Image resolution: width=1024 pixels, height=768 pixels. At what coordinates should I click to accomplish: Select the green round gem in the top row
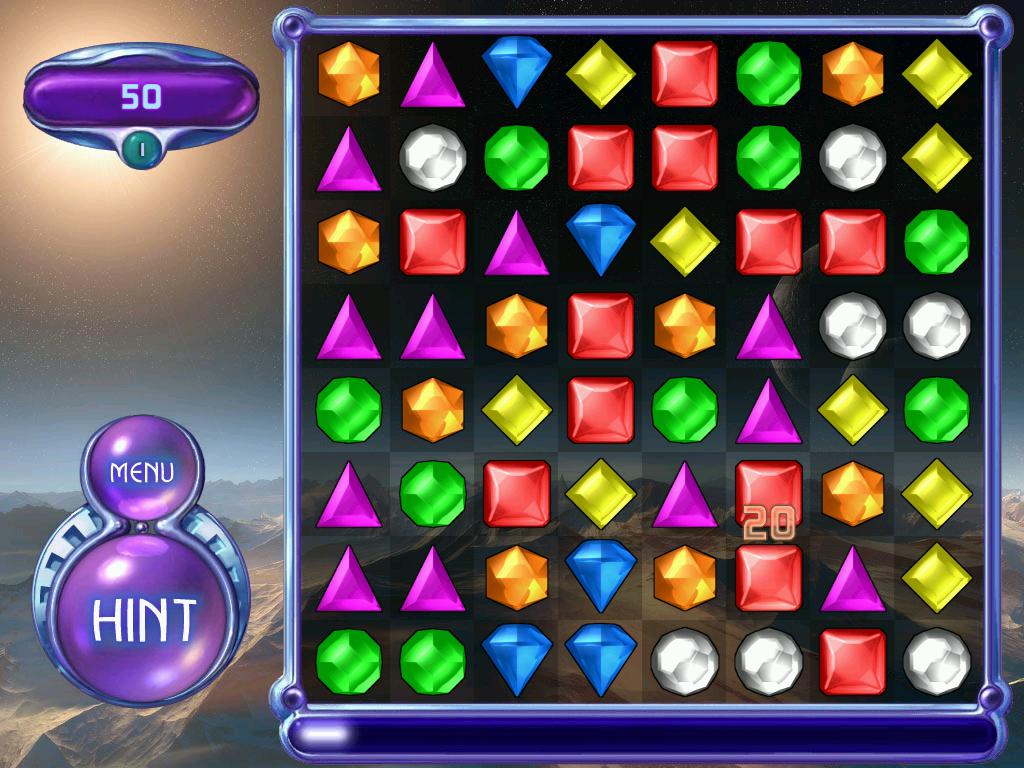click(769, 74)
